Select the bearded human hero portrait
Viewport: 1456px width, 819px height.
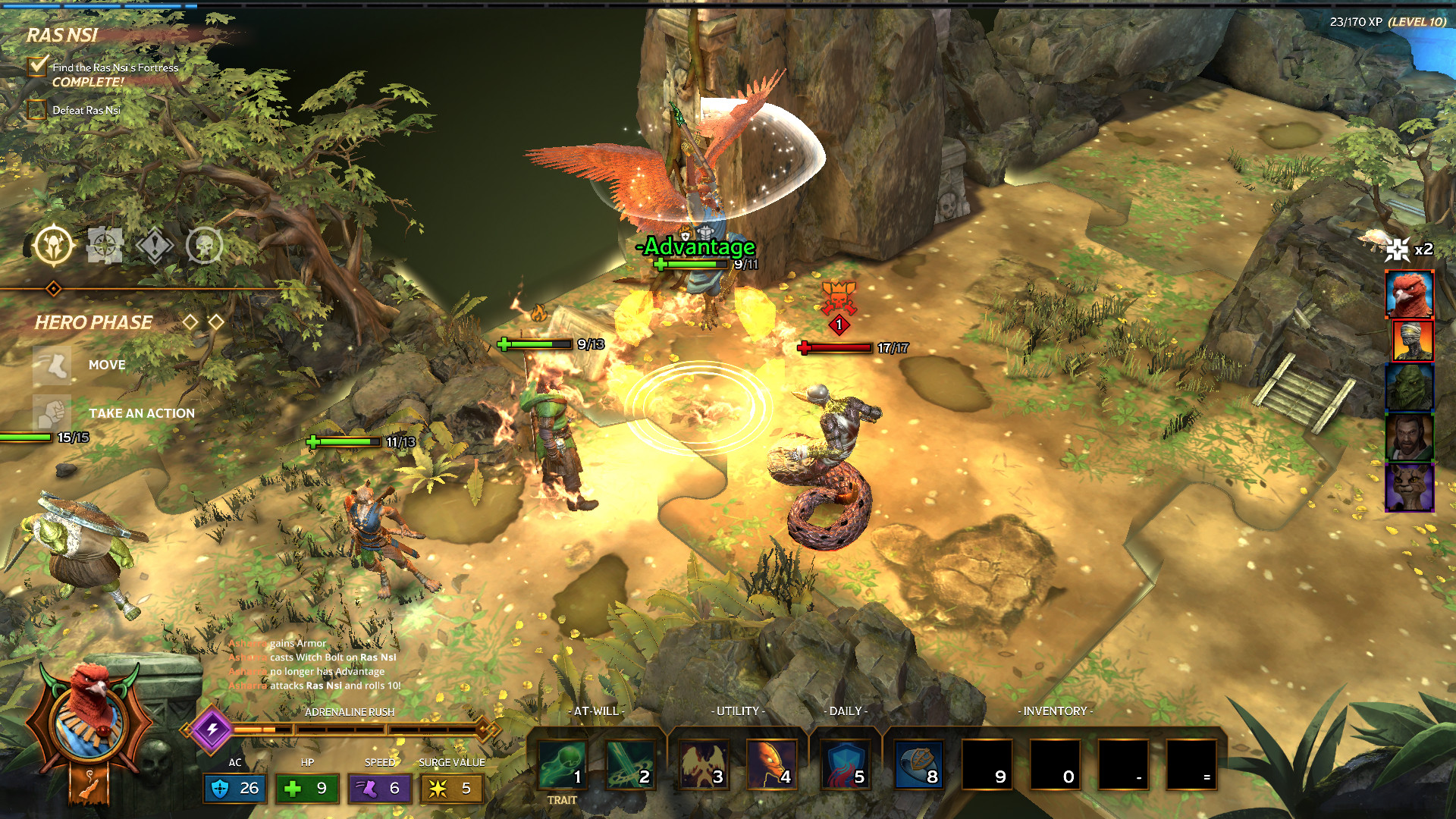[1409, 436]
